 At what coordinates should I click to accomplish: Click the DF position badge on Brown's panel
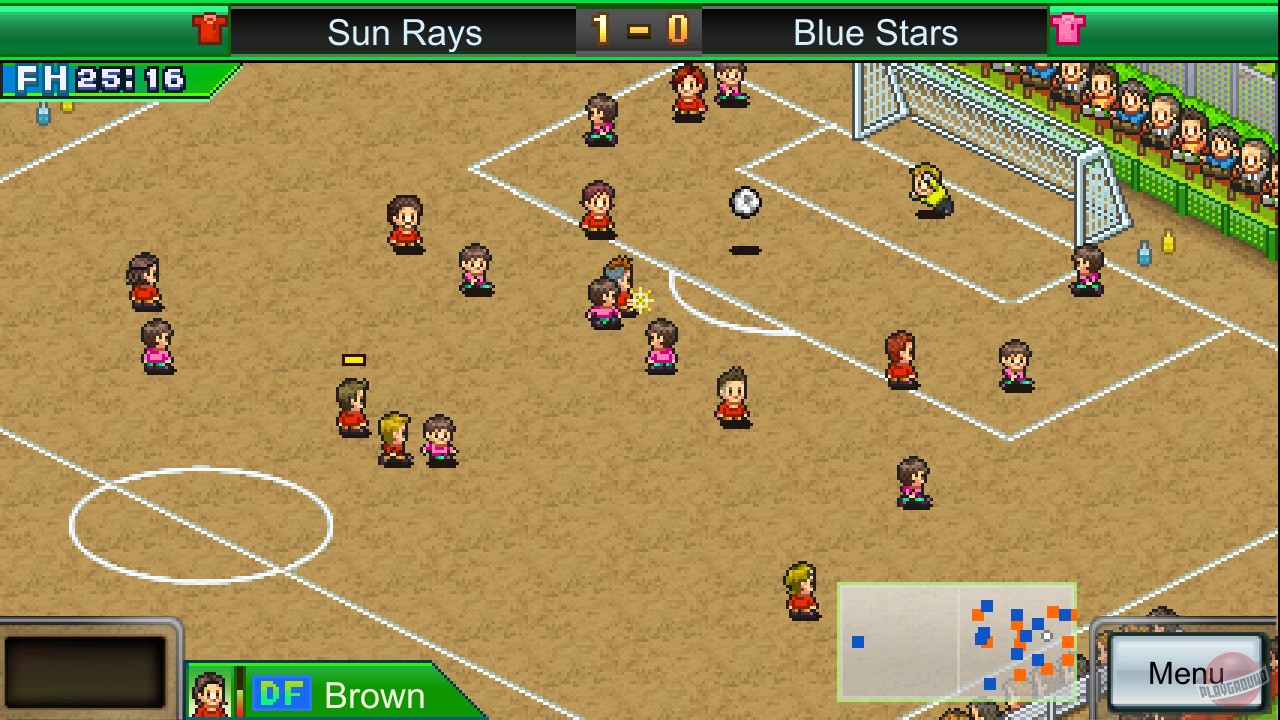[283, 692]
